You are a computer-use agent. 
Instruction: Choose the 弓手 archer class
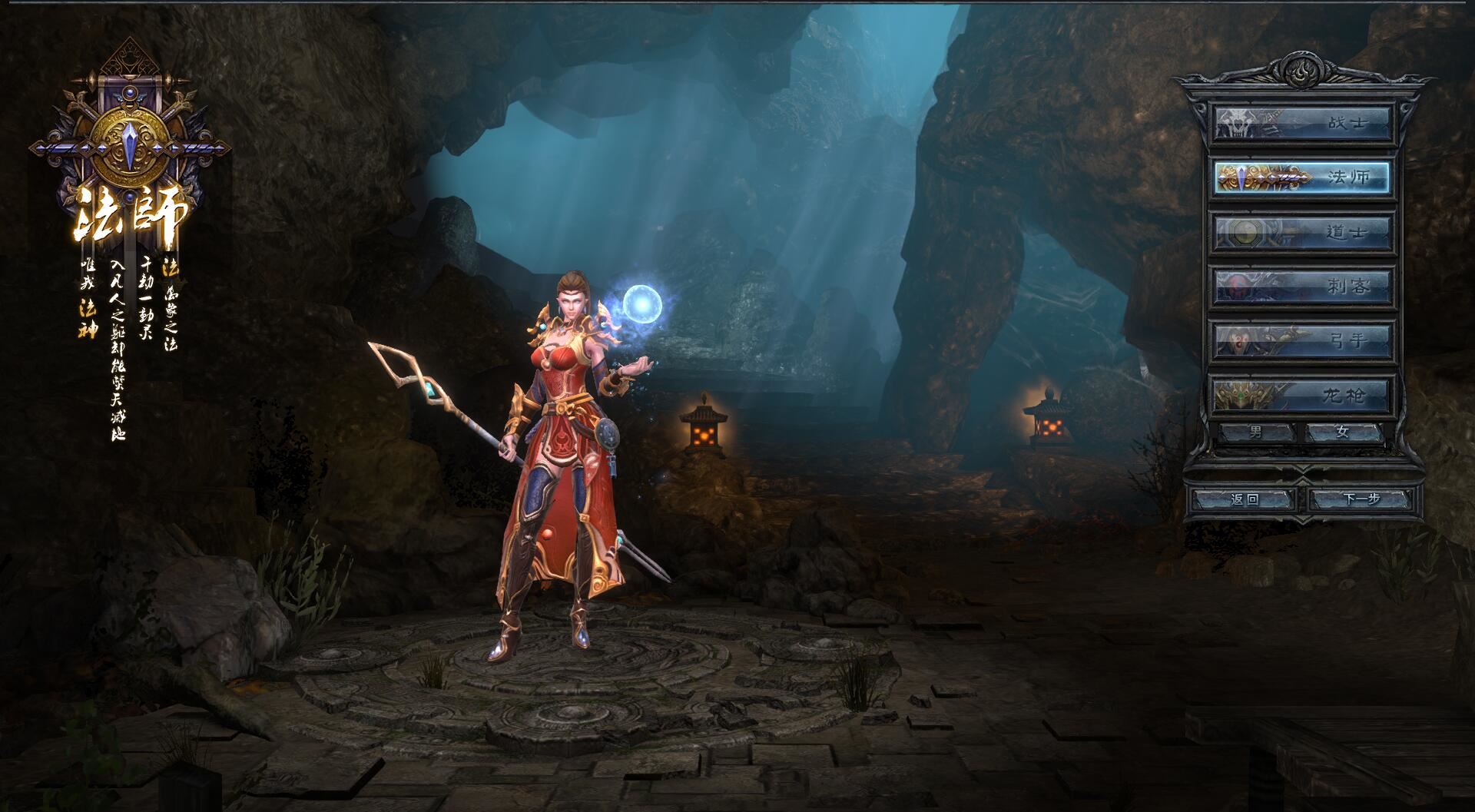(x=1302, y=340)
